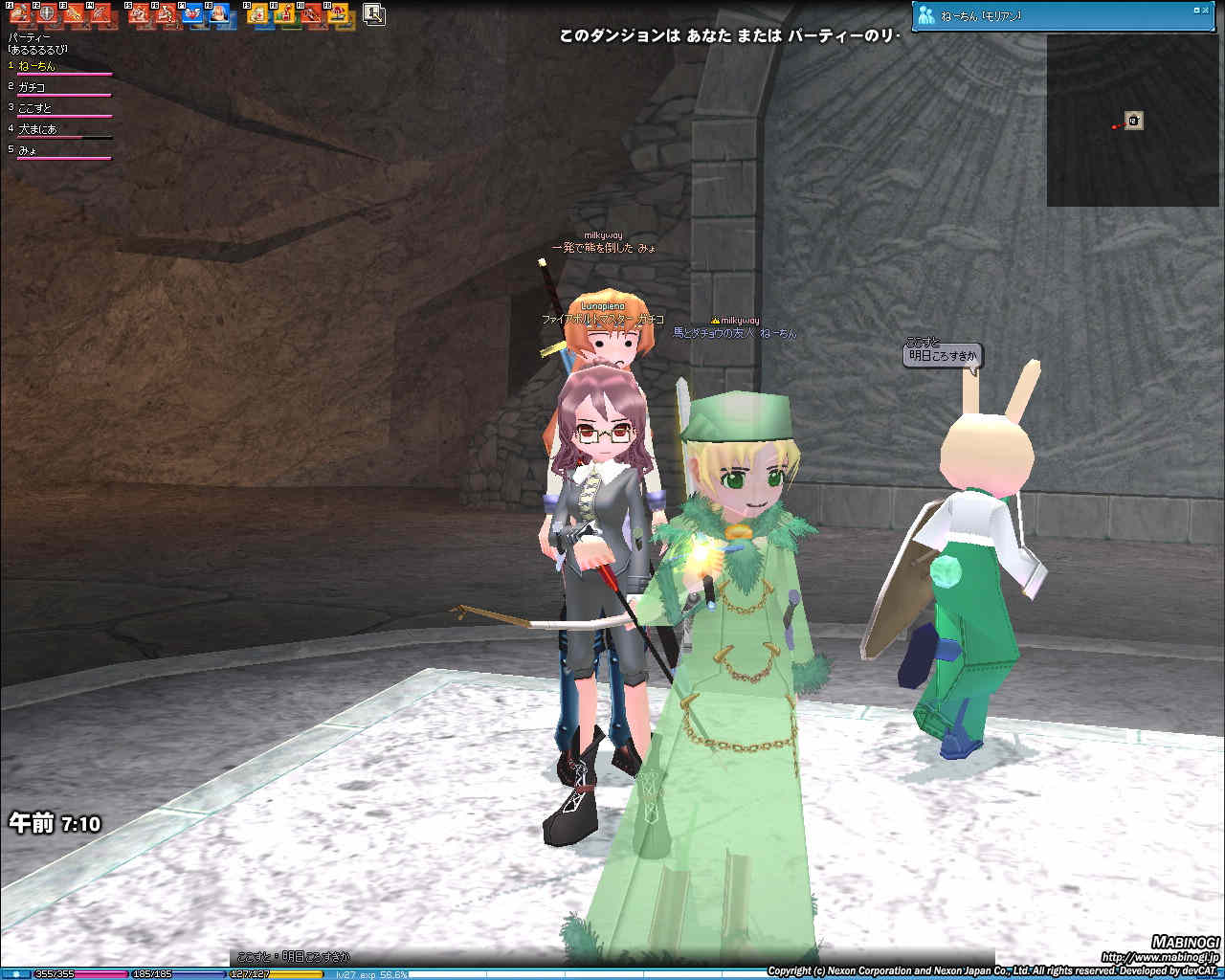The width and height of the screenshot is (1225, 980).
Task: Select the F8 blue character portrait icon
Action: [219, 13]
